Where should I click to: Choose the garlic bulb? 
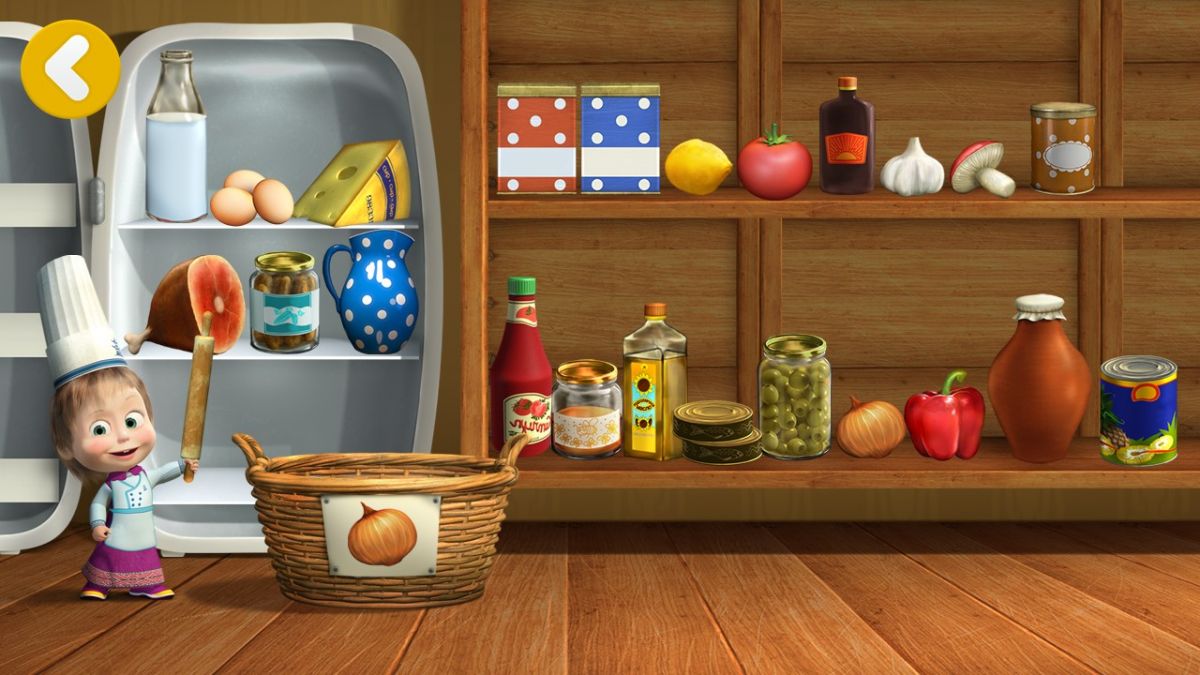click(x=911, y=169)
